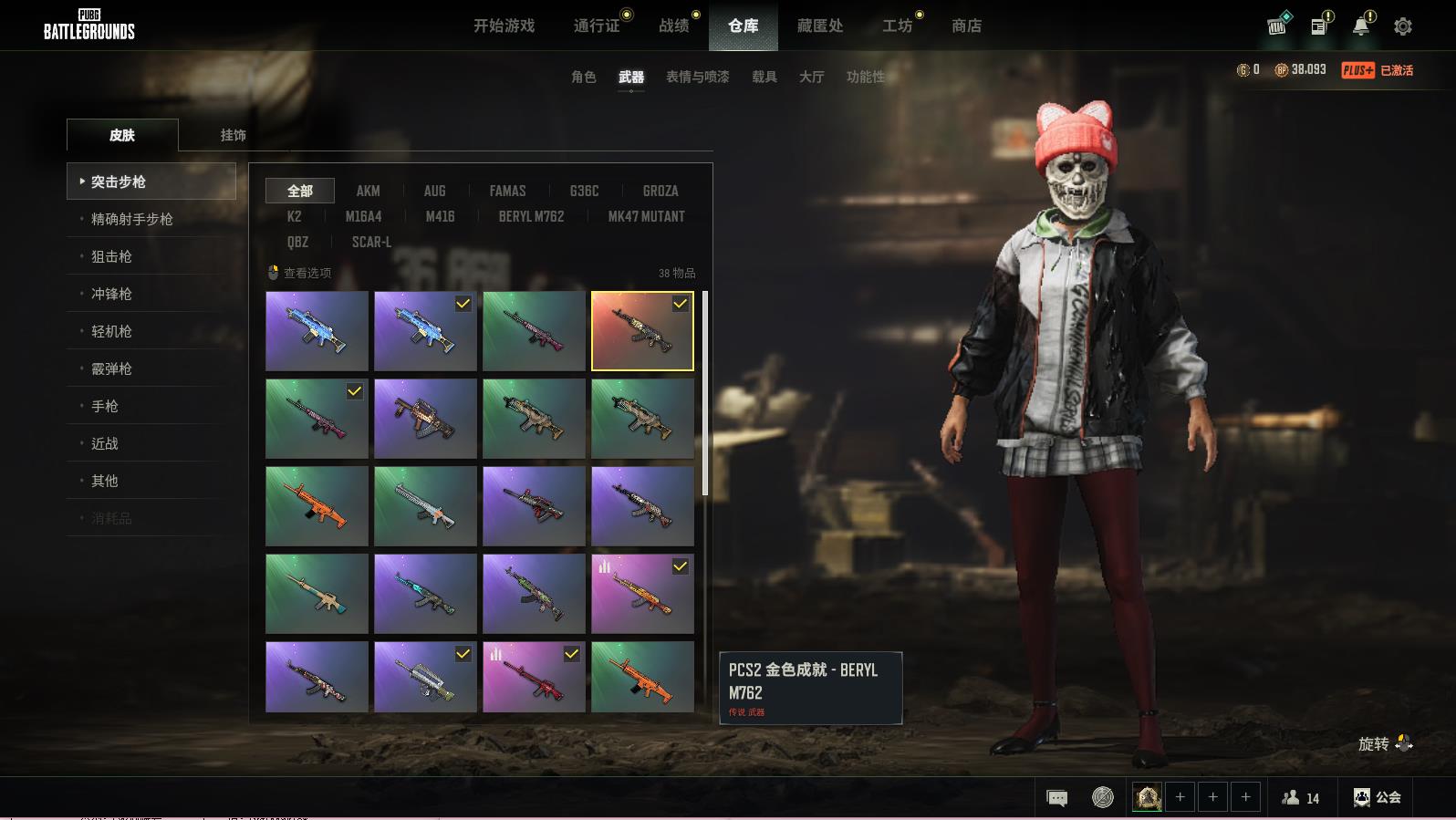Viewport: 1456px width, 820px height.
Task: Open the 手枪 pistol category
Action: pos(105,406)
